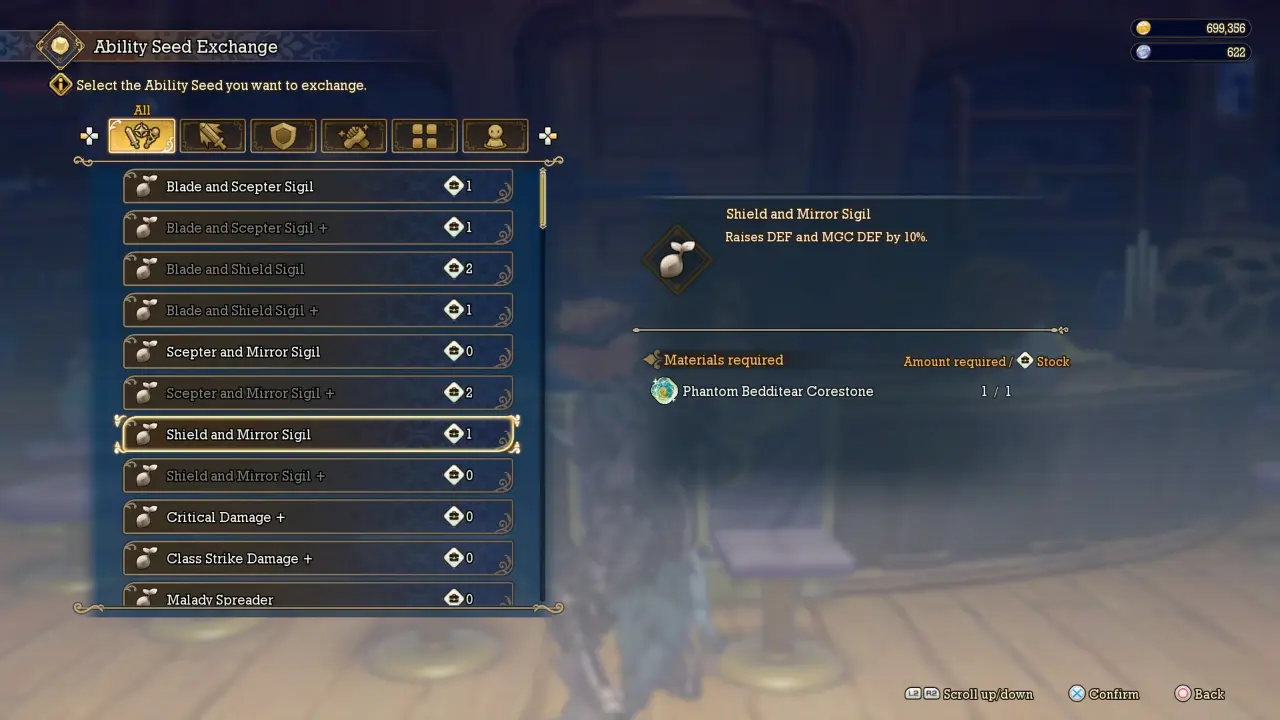Select the monster figure category icon

pos(495,135)
